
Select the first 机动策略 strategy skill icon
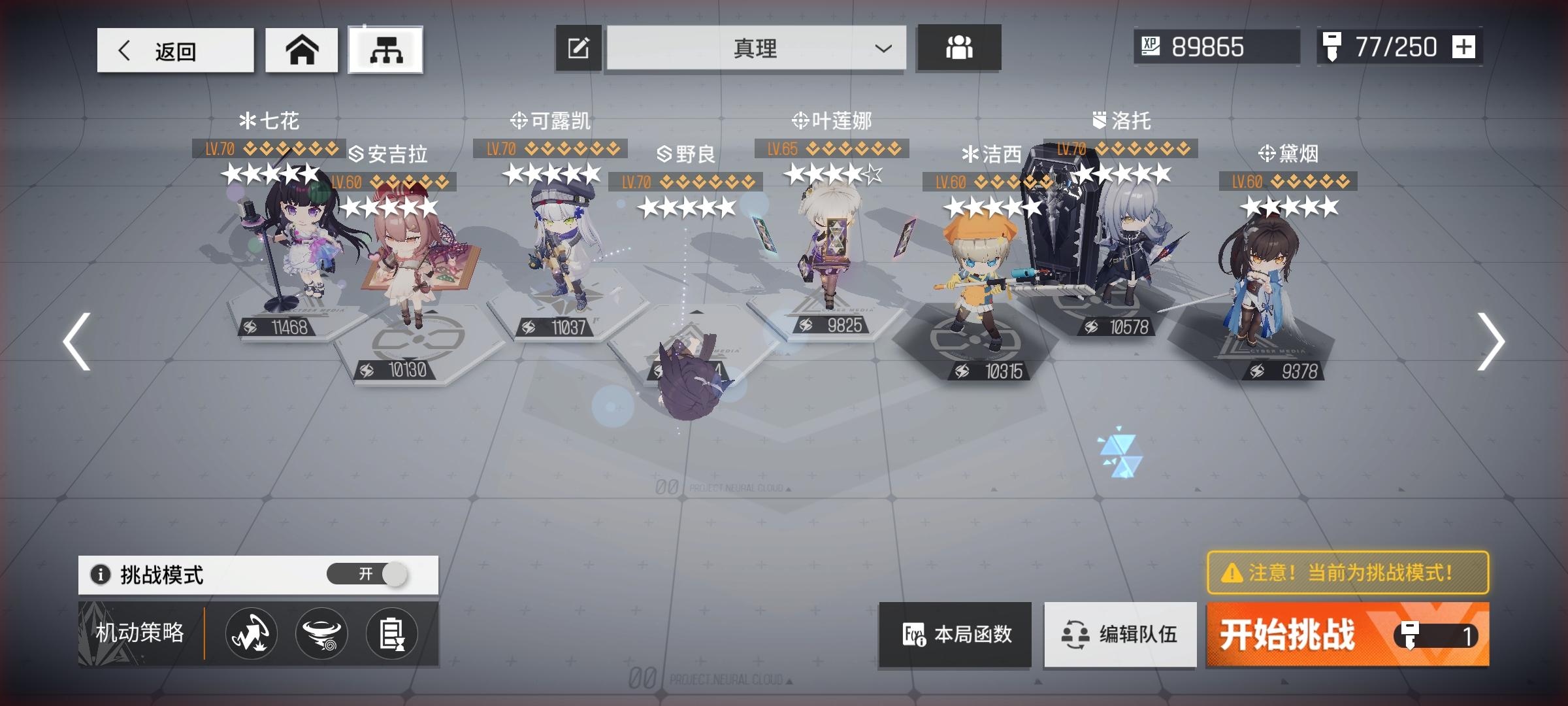click(250, 633)
